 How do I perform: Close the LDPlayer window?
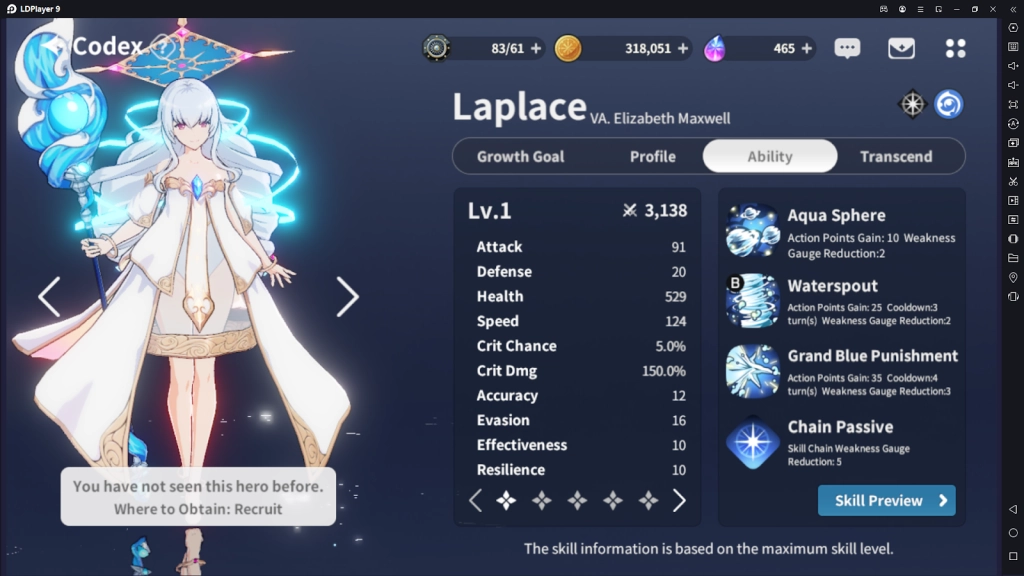[x=993, y=9]
